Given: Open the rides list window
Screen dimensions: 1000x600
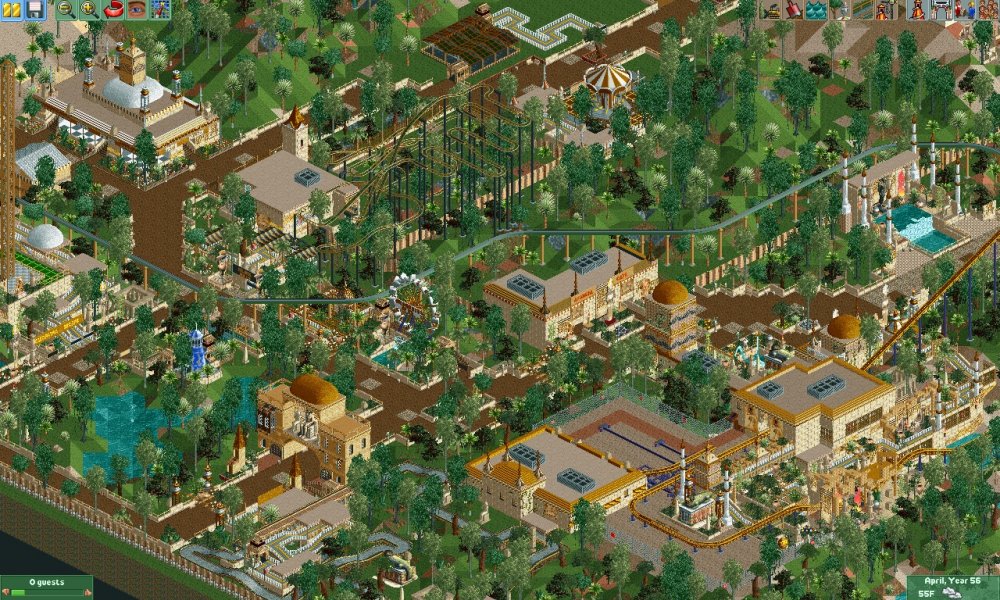Looking at the screenshot, I should click(x=917, y=9).
